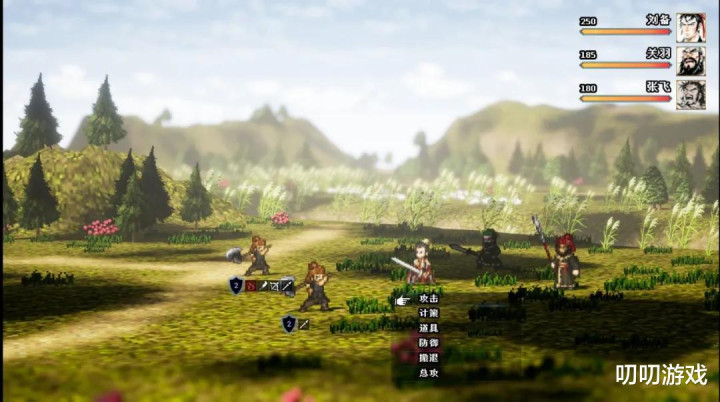Select 张飞's portrait in the party list
This screenshot has width=720, height=402.
pyautogui.click(x=690, y=94)
